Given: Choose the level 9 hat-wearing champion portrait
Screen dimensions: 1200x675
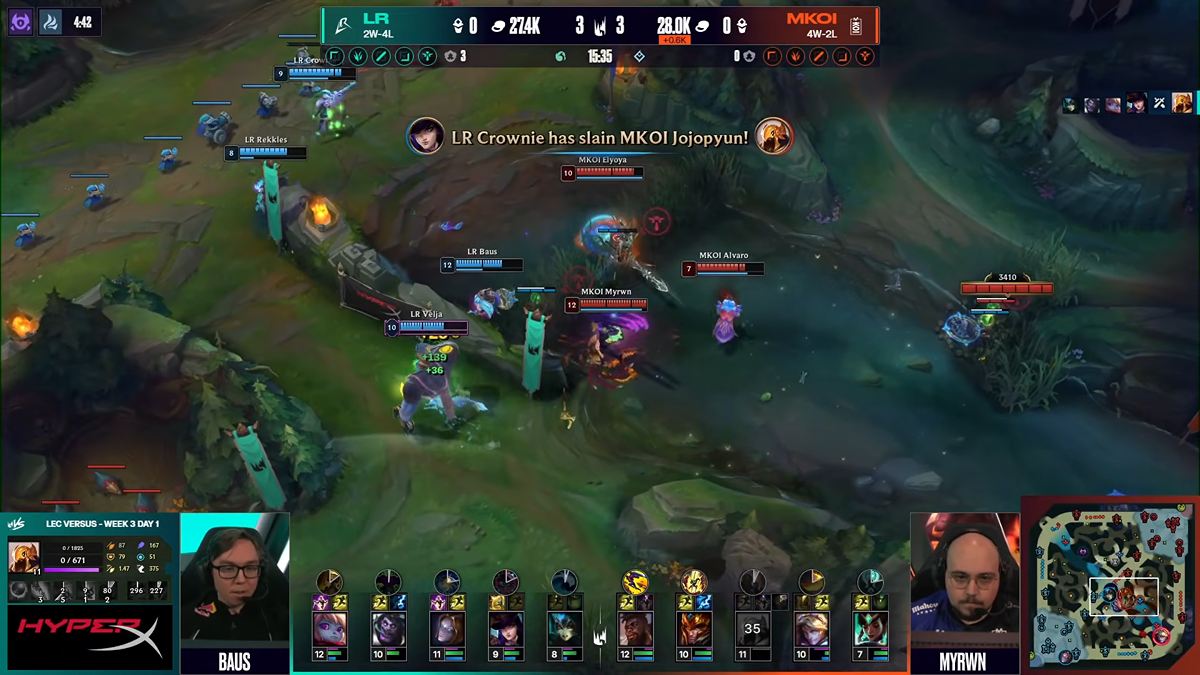Looking at the screenshot, I should 506,629.
